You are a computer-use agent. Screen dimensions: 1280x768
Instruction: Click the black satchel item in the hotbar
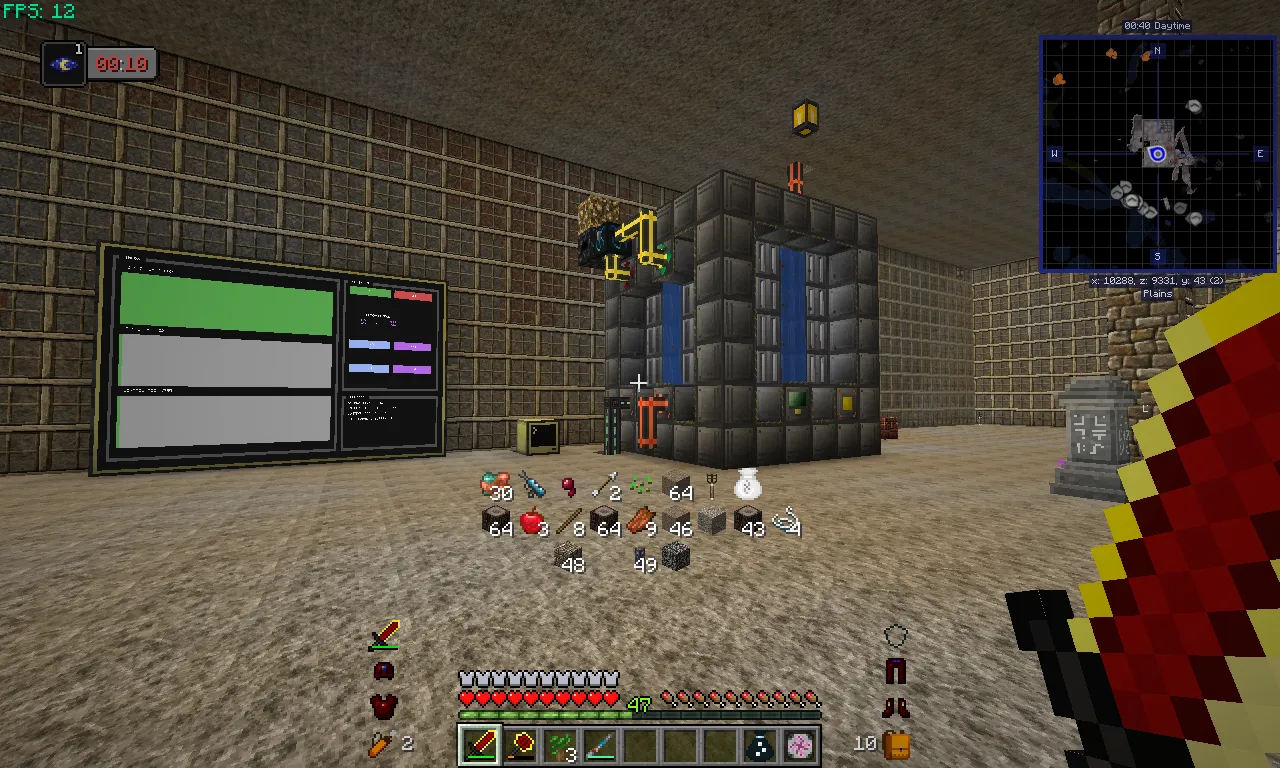[759, 744]
